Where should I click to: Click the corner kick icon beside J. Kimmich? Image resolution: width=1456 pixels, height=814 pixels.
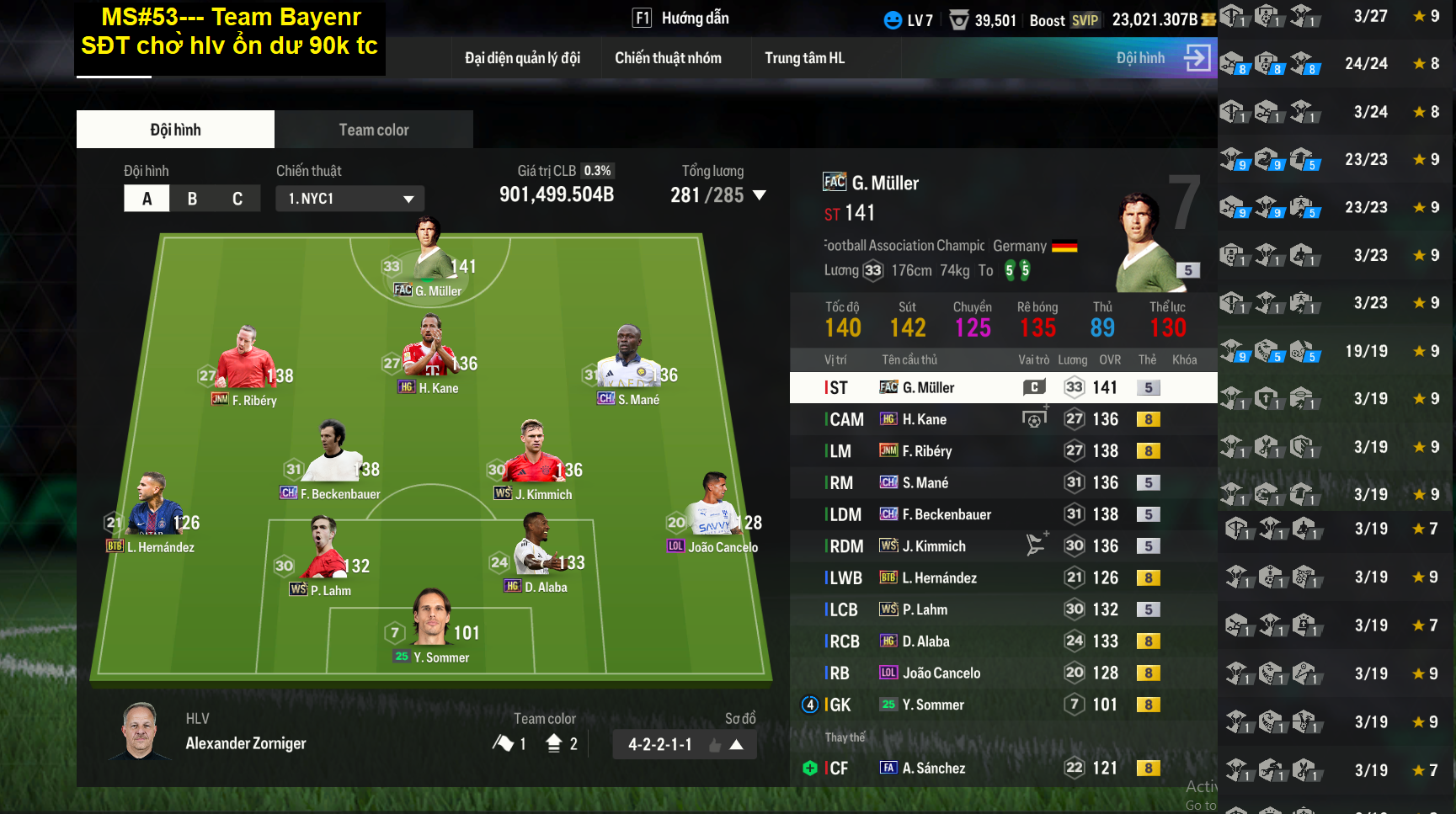pyautogui.click(x=1037, y=543)
